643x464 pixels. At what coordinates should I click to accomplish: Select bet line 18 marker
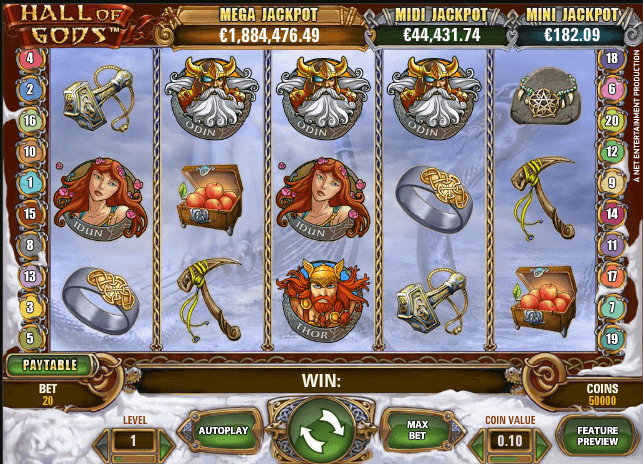click(x=611, y=58)
